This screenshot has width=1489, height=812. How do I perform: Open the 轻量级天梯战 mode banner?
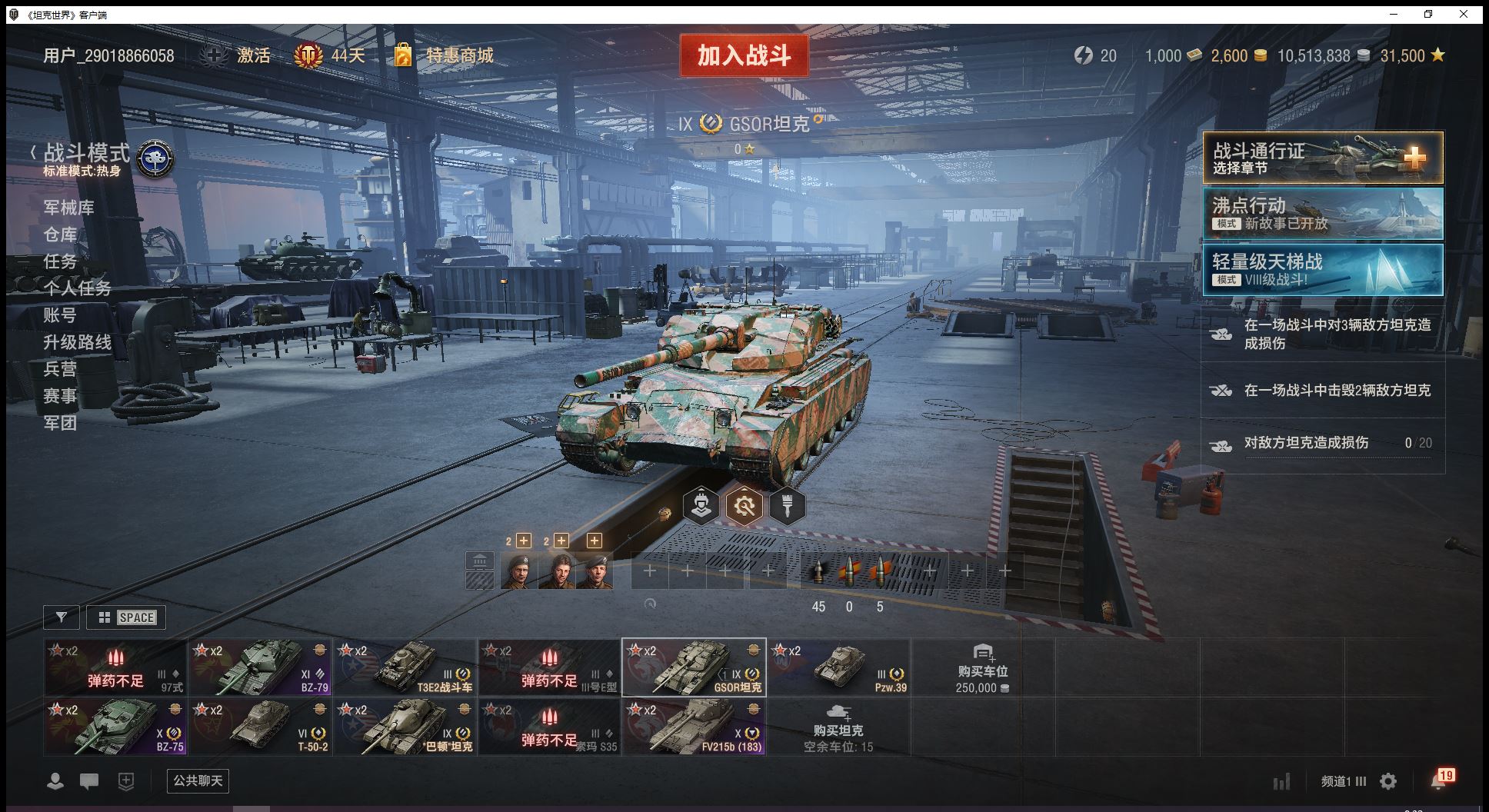pos(1323,270)
